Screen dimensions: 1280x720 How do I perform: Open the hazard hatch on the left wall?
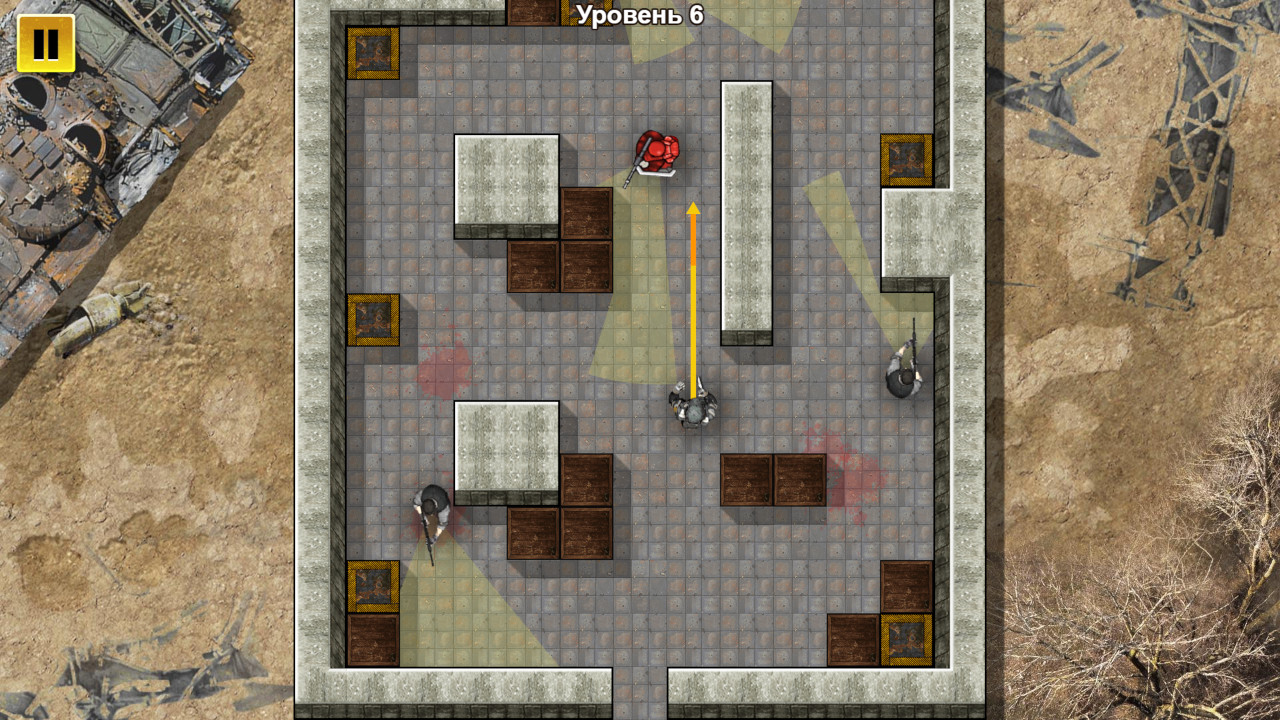pos(375,321)
